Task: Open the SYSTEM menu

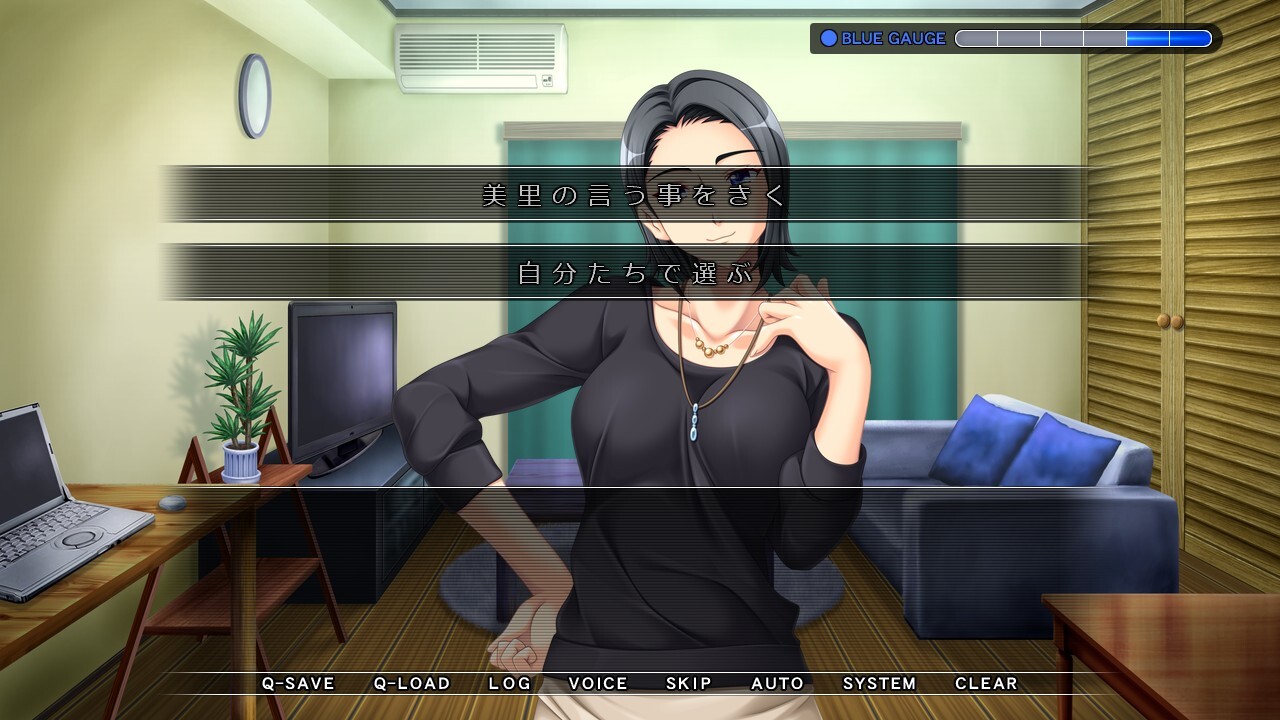Action: pos(879,684)
